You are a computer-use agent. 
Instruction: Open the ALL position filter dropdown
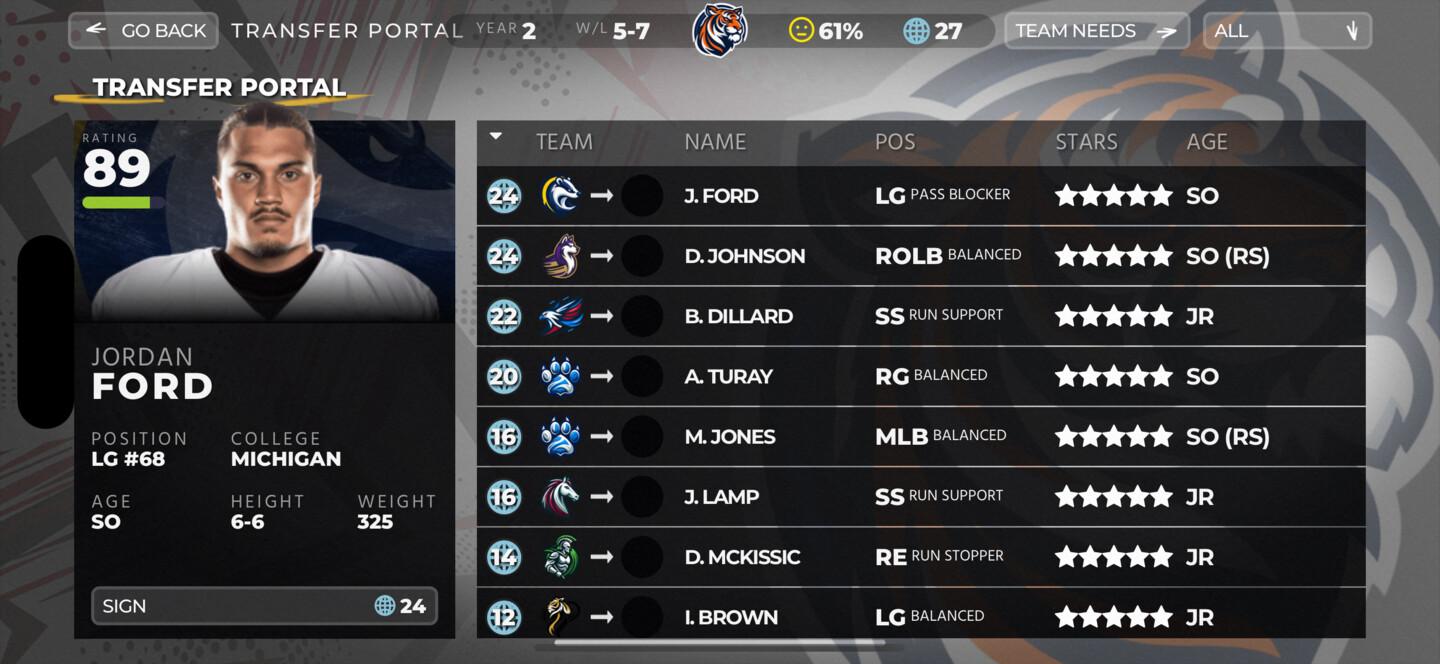[x=1286, y=30]
